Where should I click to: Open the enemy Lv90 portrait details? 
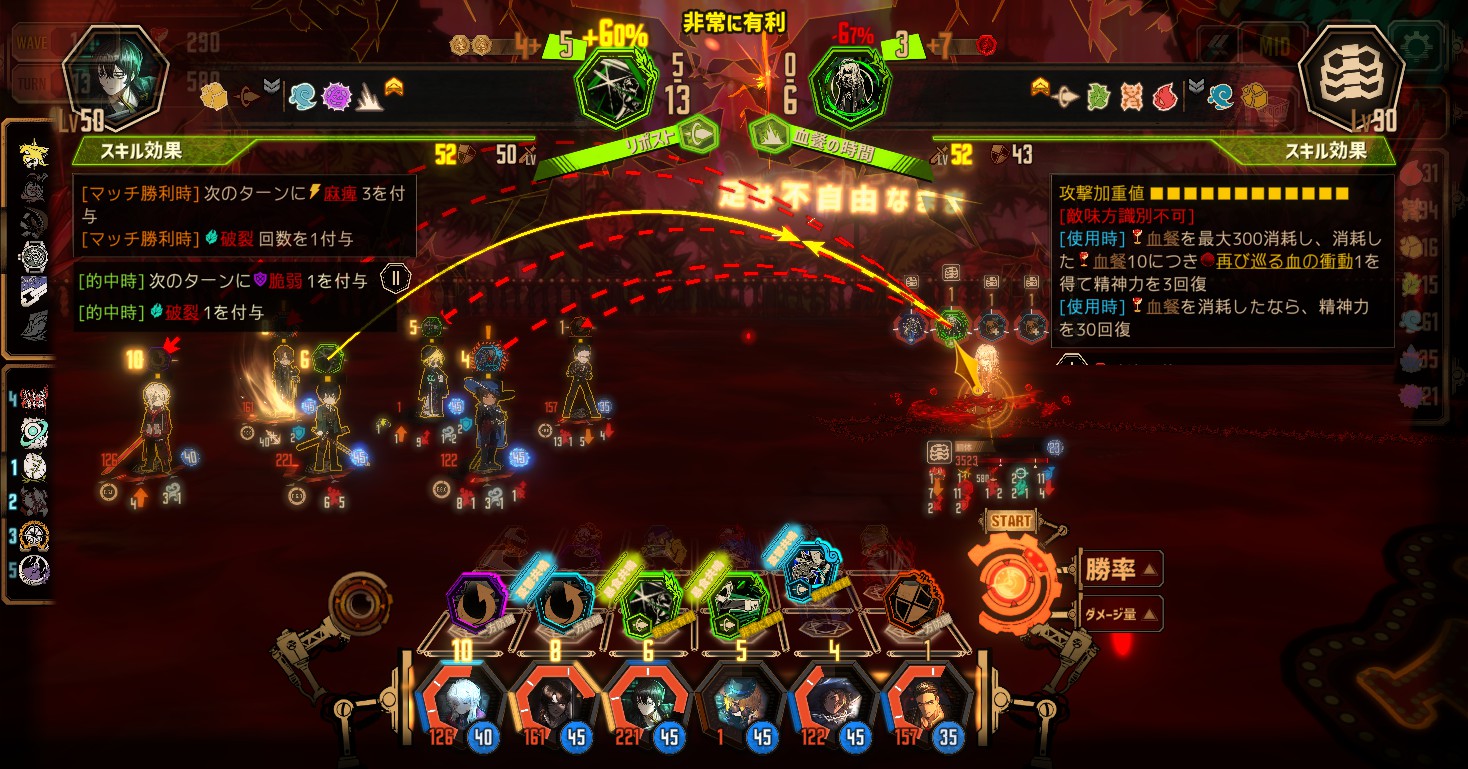[x=1351, y=79]
